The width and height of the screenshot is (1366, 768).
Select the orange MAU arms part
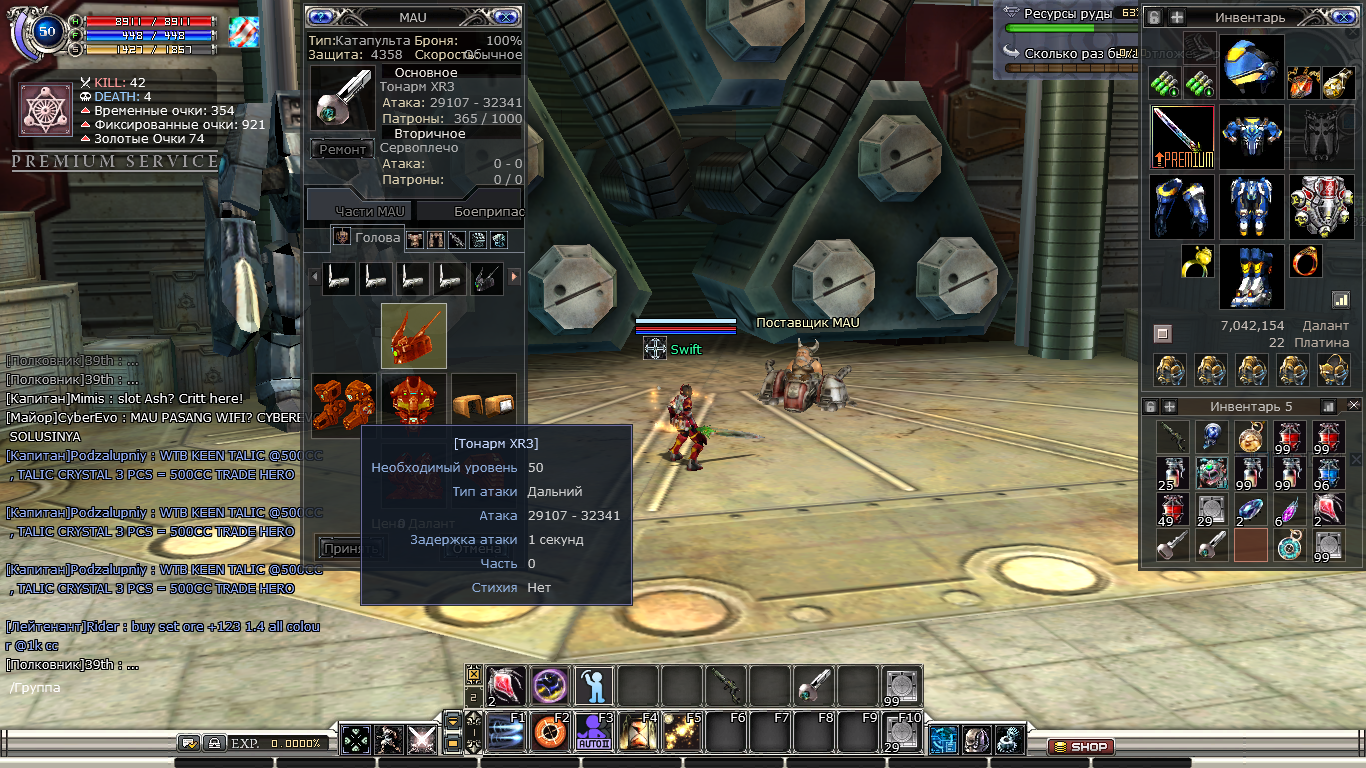point(343,405)
